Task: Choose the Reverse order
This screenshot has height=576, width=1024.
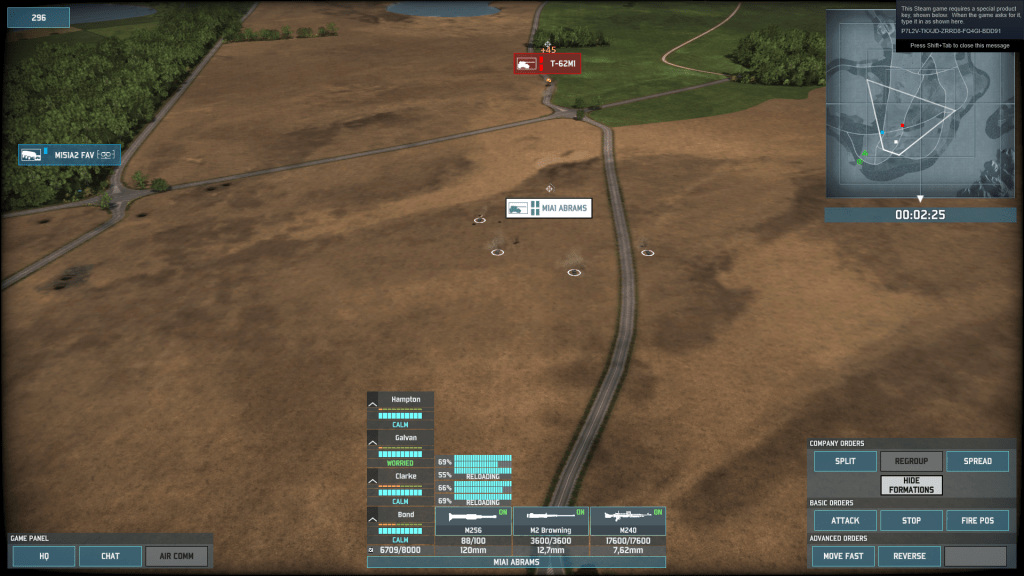Action: coord(911,556)
